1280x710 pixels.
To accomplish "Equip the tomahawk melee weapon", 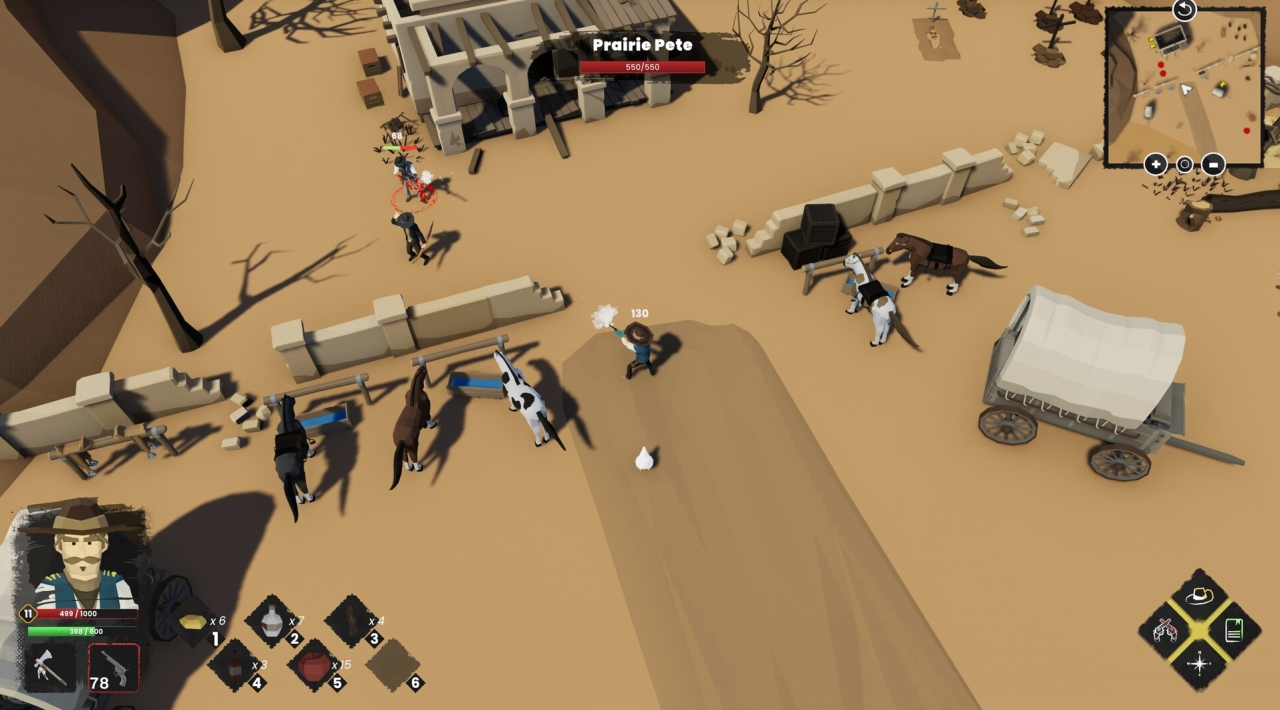I will pos(49,668).
